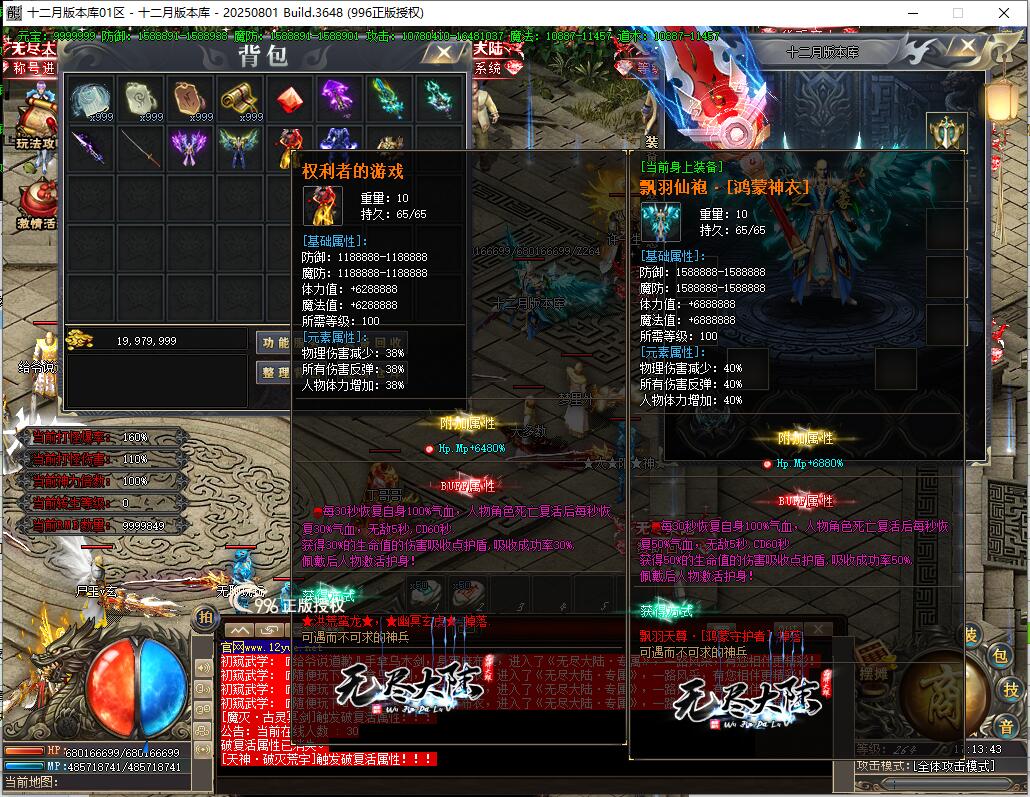Maximize the game window
Viewport: 1030px width, 797px height.
click(x=957, y=12)
